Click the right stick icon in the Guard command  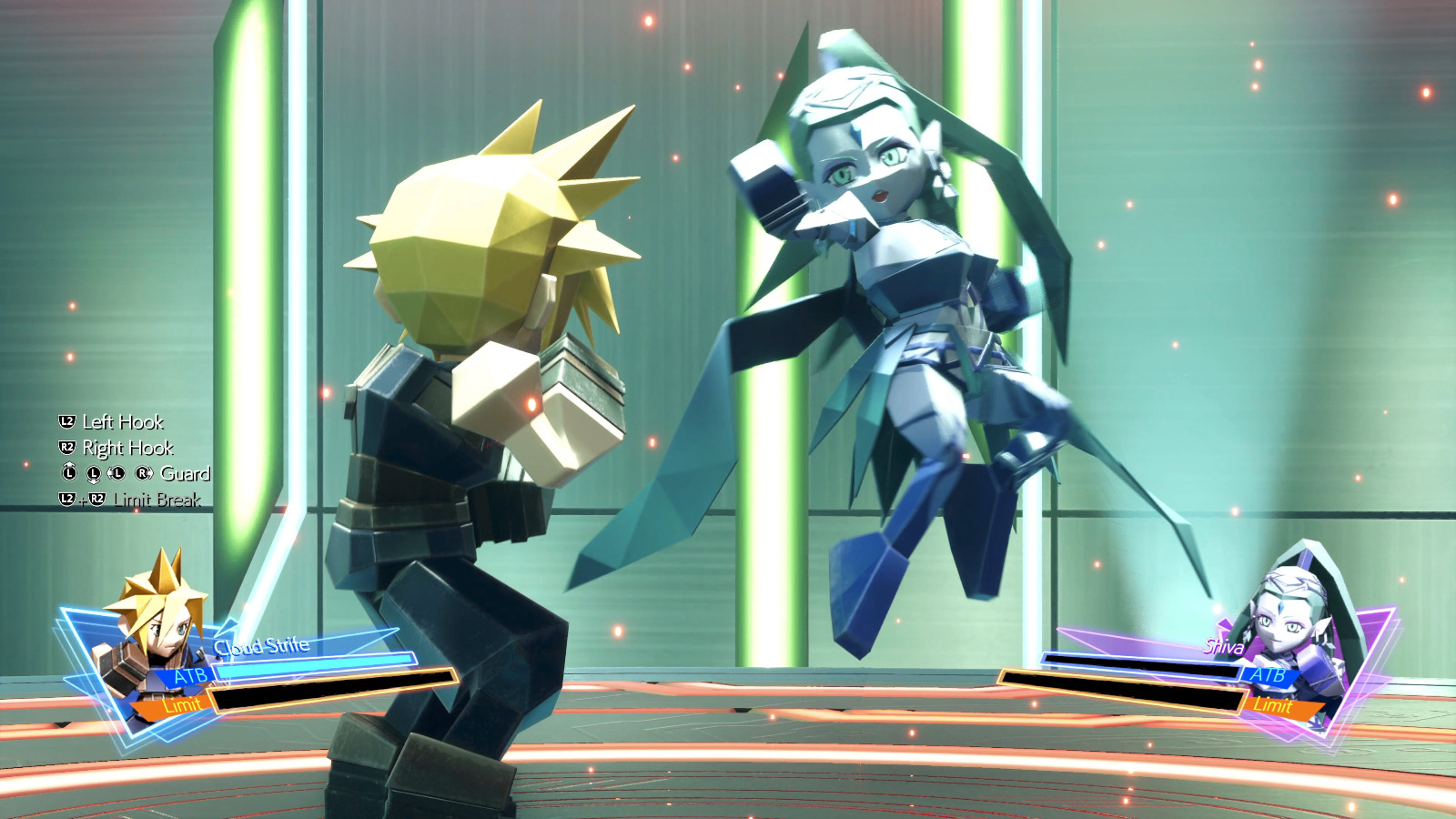click(x=141, y=473)
